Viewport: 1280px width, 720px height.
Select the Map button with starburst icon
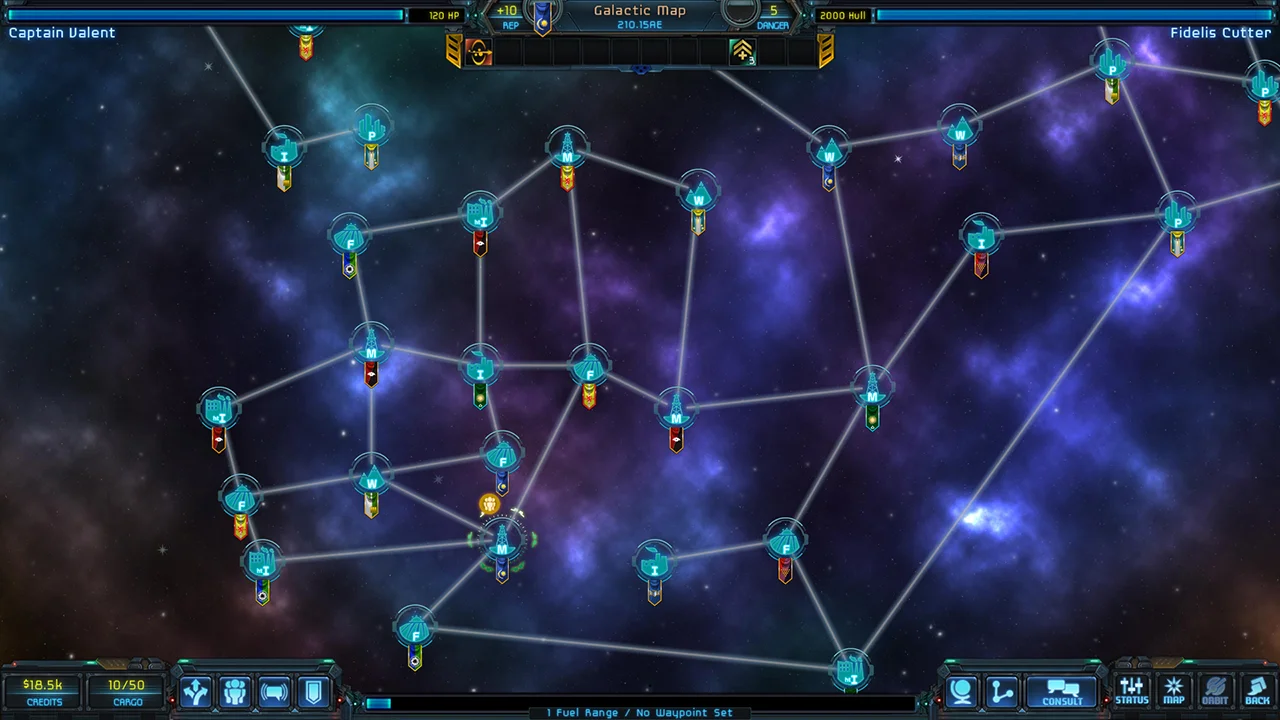pos(1174,691)
